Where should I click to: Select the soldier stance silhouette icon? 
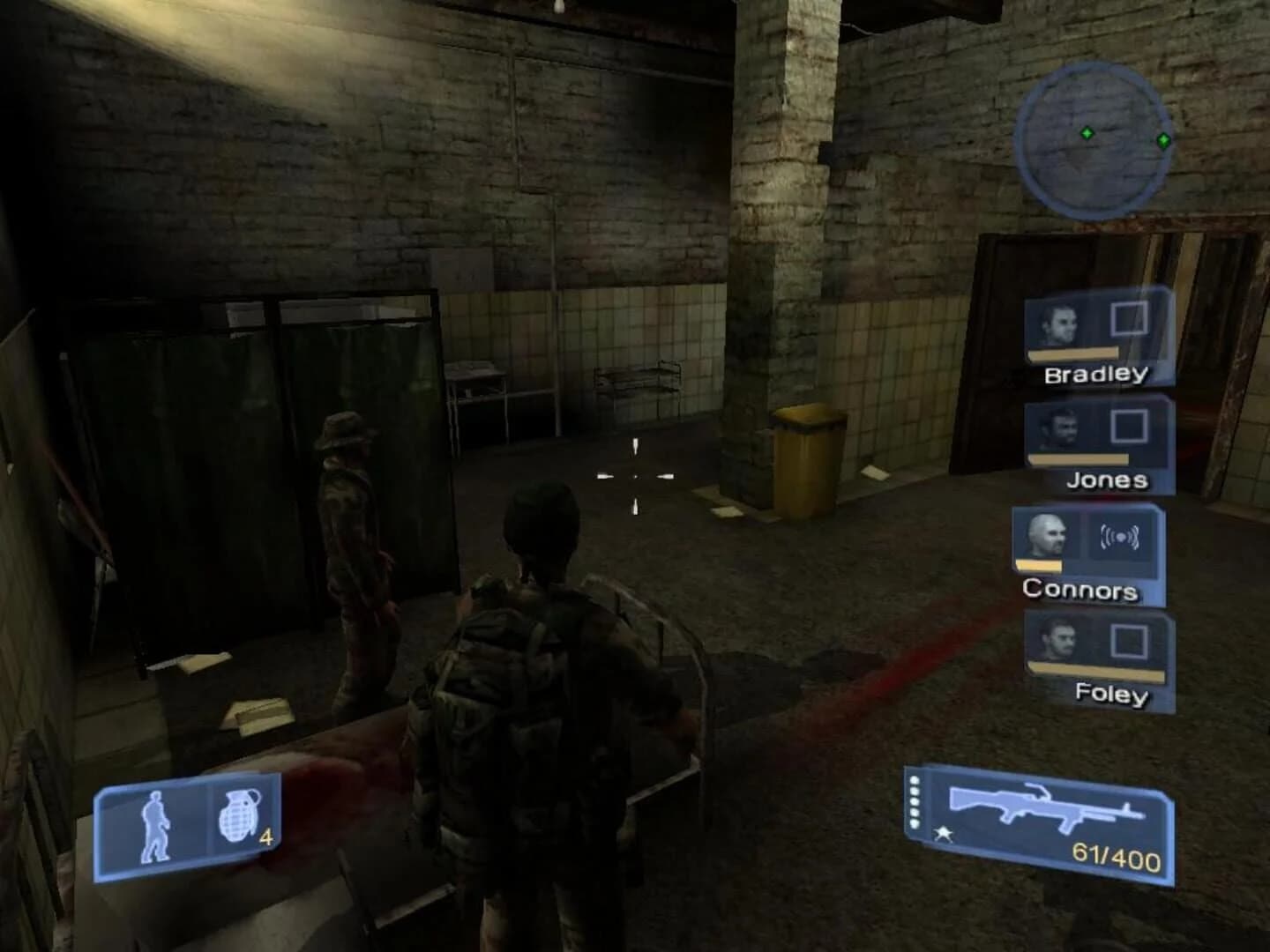[157, 824]
